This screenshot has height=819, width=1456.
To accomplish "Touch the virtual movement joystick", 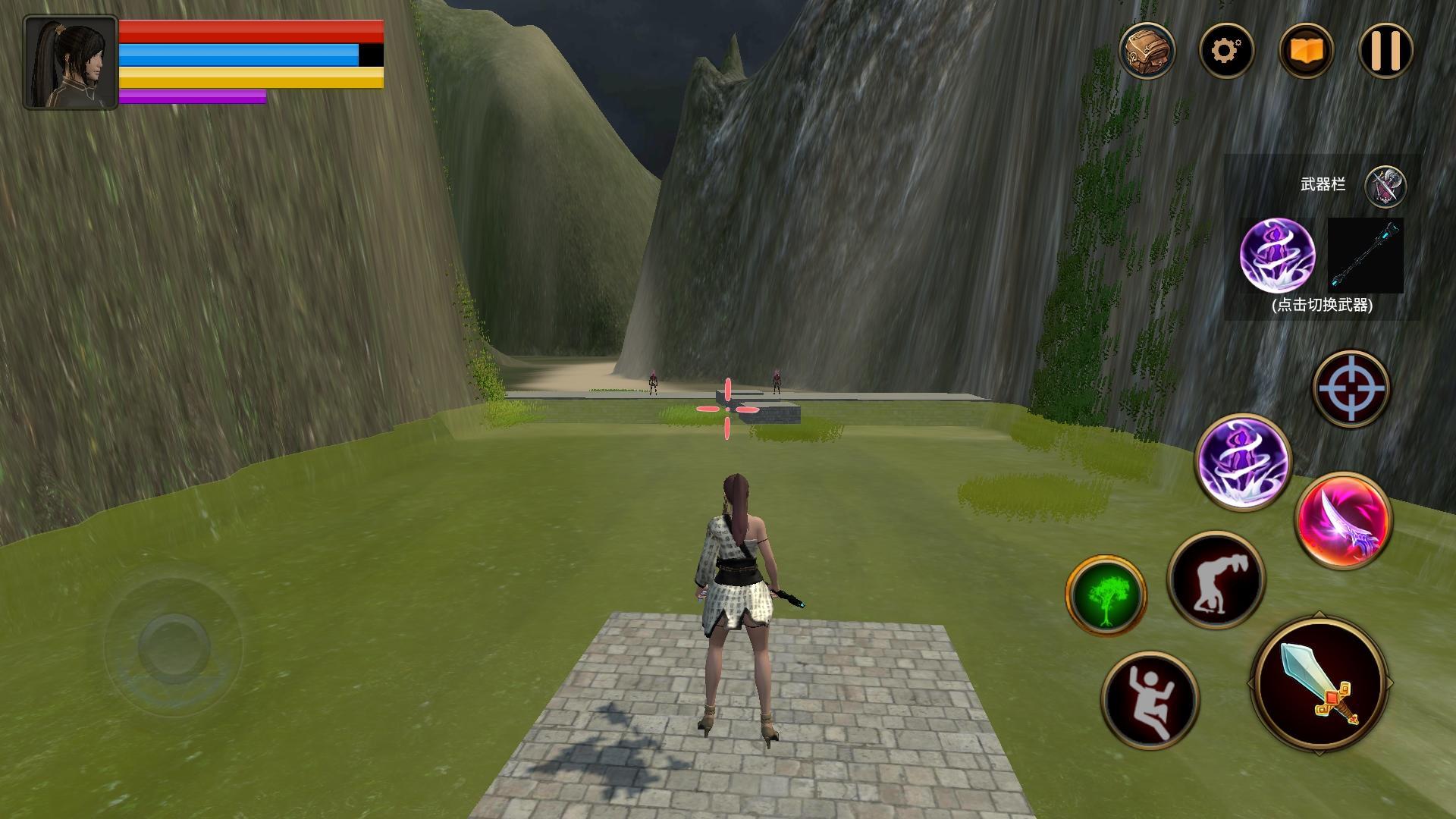I will [x=174, y=643].
